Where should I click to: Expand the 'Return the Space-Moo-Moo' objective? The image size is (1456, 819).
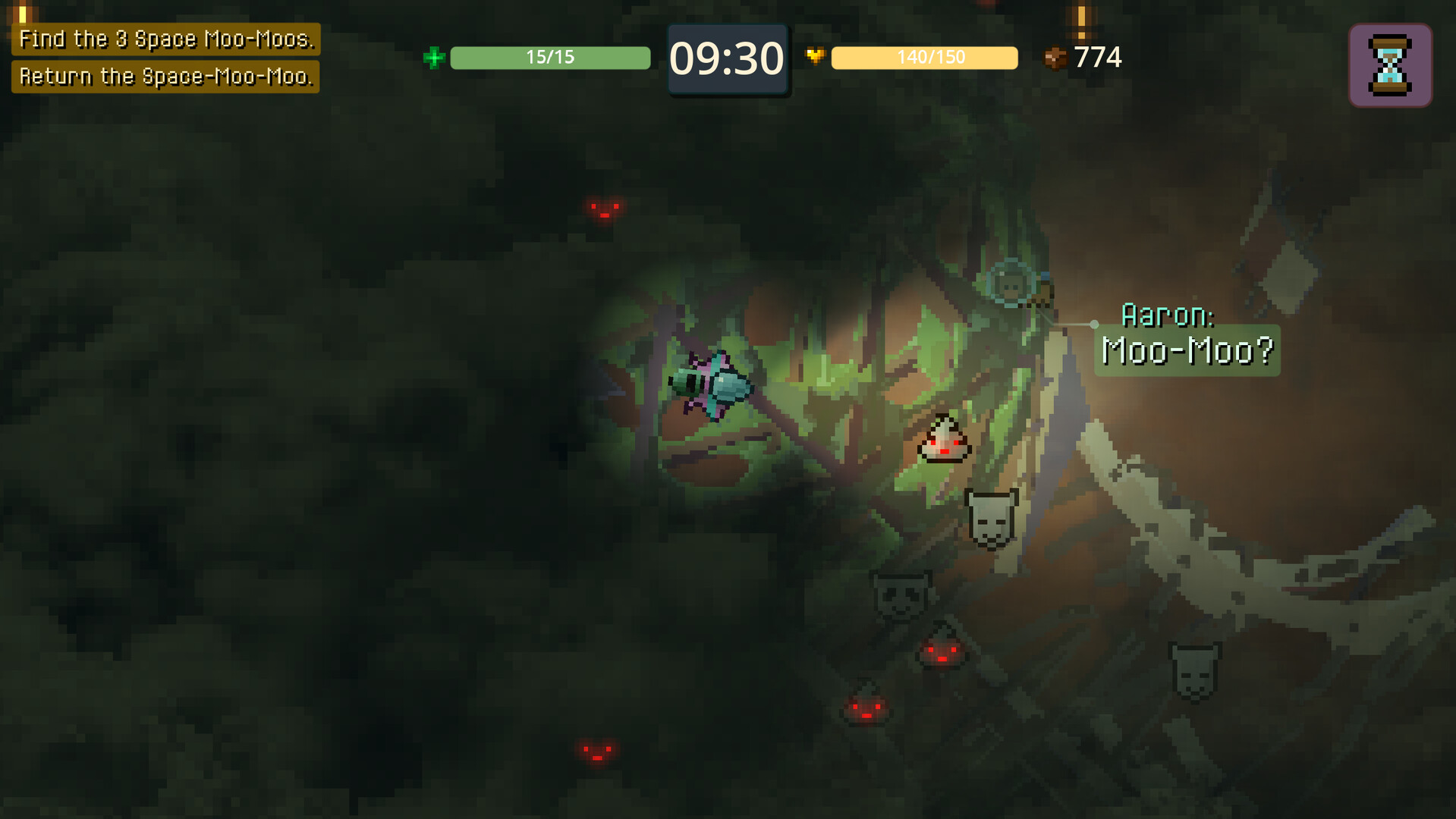(167, 76)
